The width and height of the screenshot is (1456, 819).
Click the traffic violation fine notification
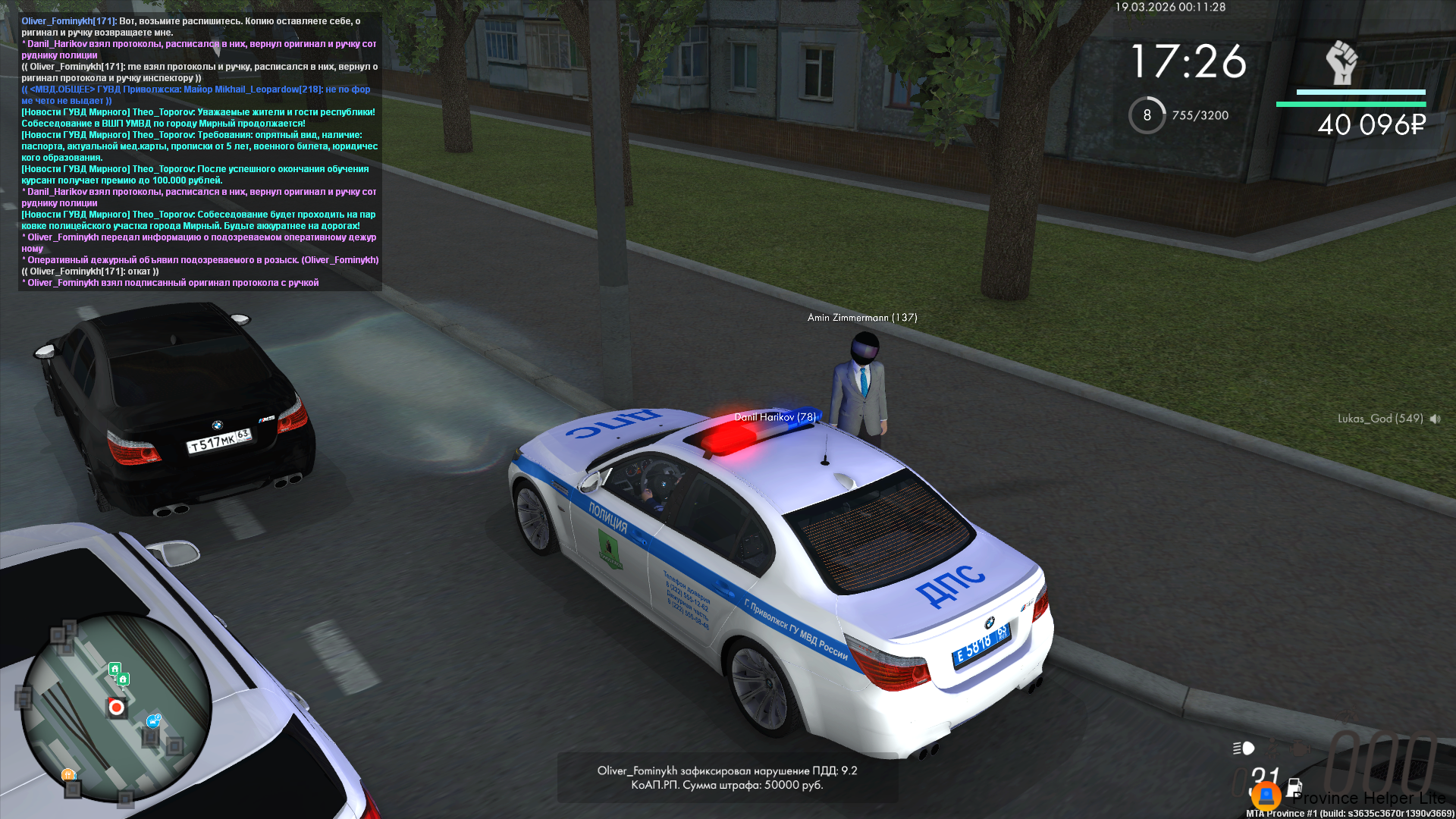pos(727,777)
